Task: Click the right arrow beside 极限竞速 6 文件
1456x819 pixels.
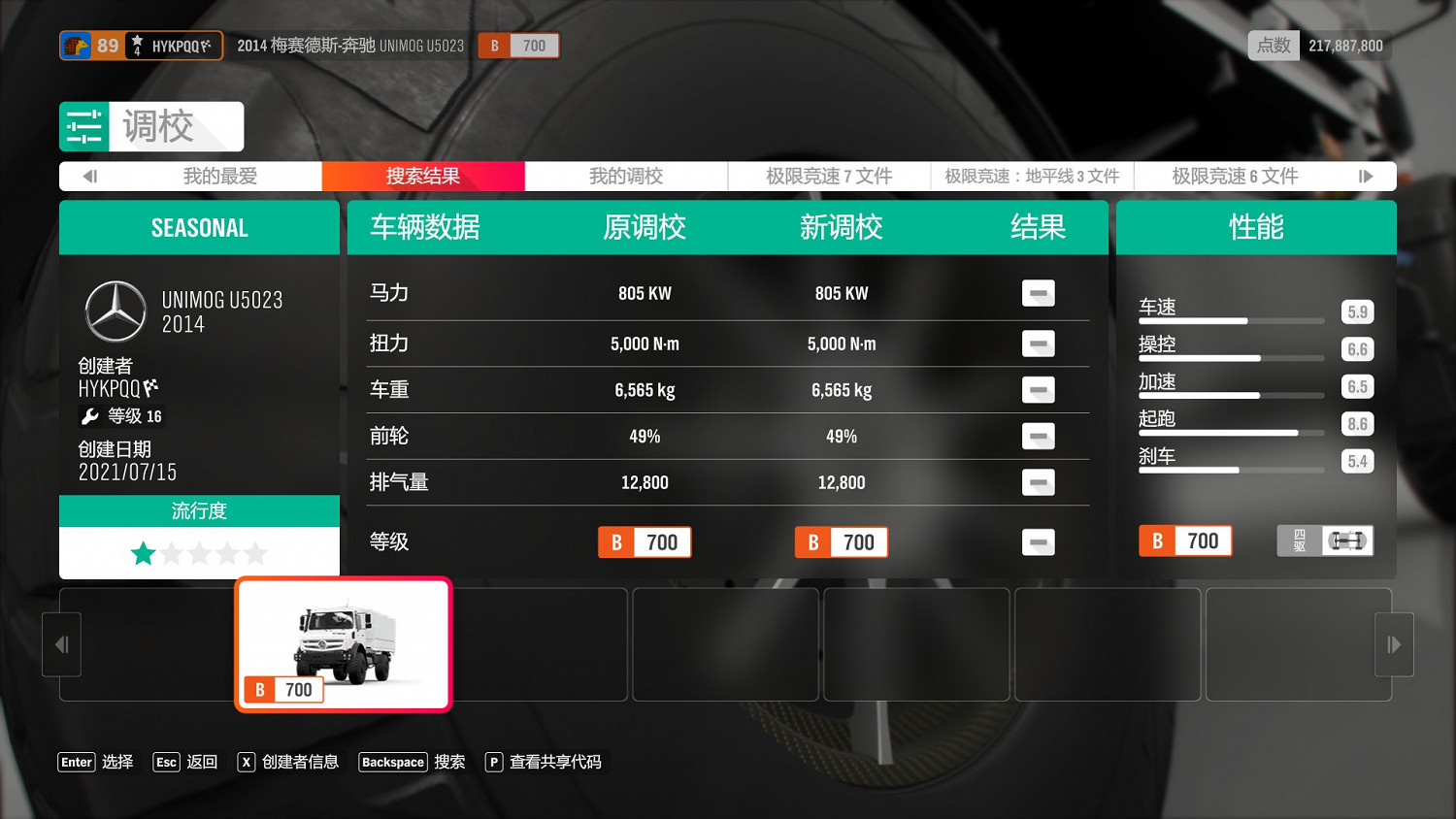Action: click(1367, 176)
